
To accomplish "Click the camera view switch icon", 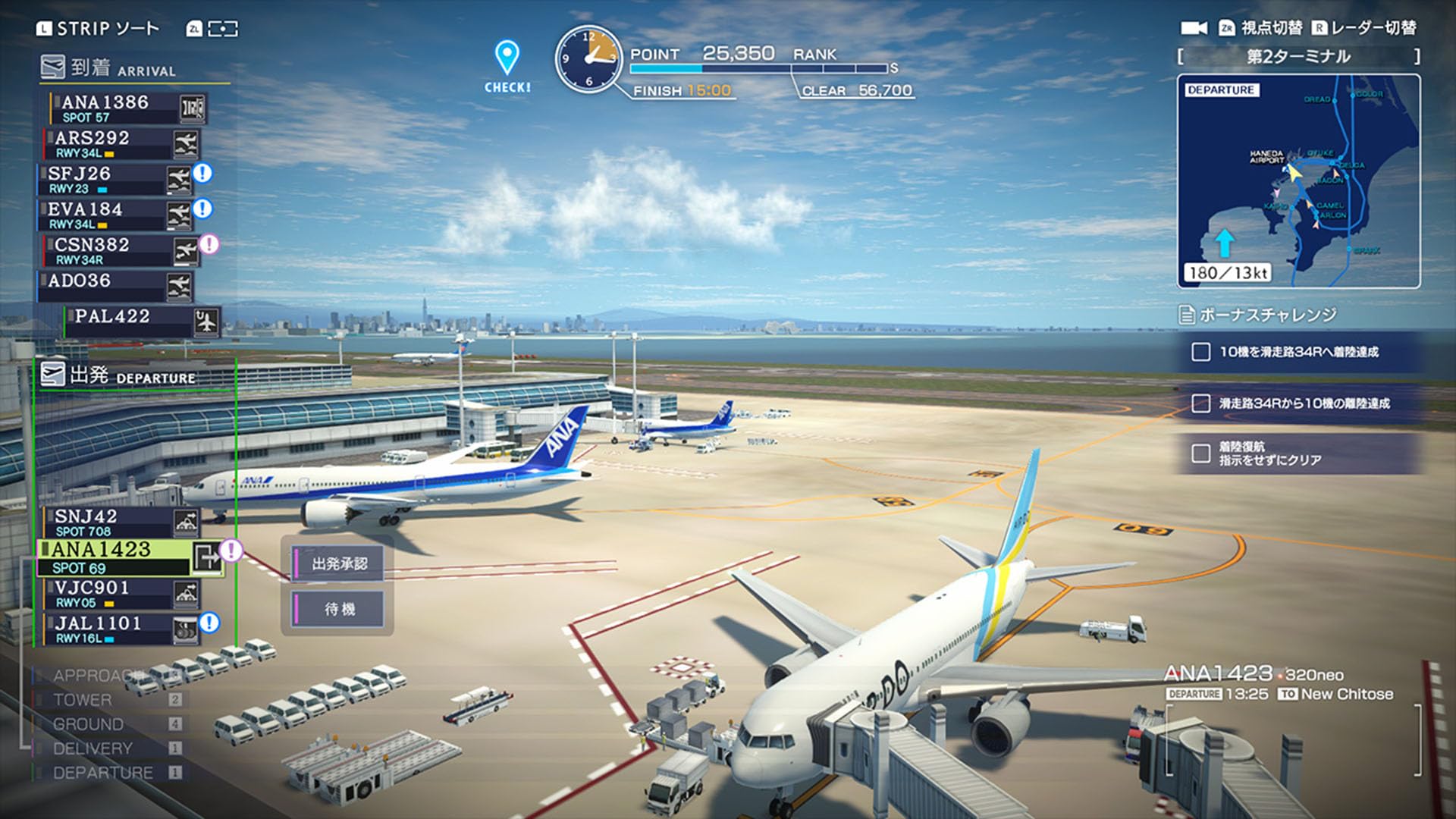I will click(x=1194, y=28).
